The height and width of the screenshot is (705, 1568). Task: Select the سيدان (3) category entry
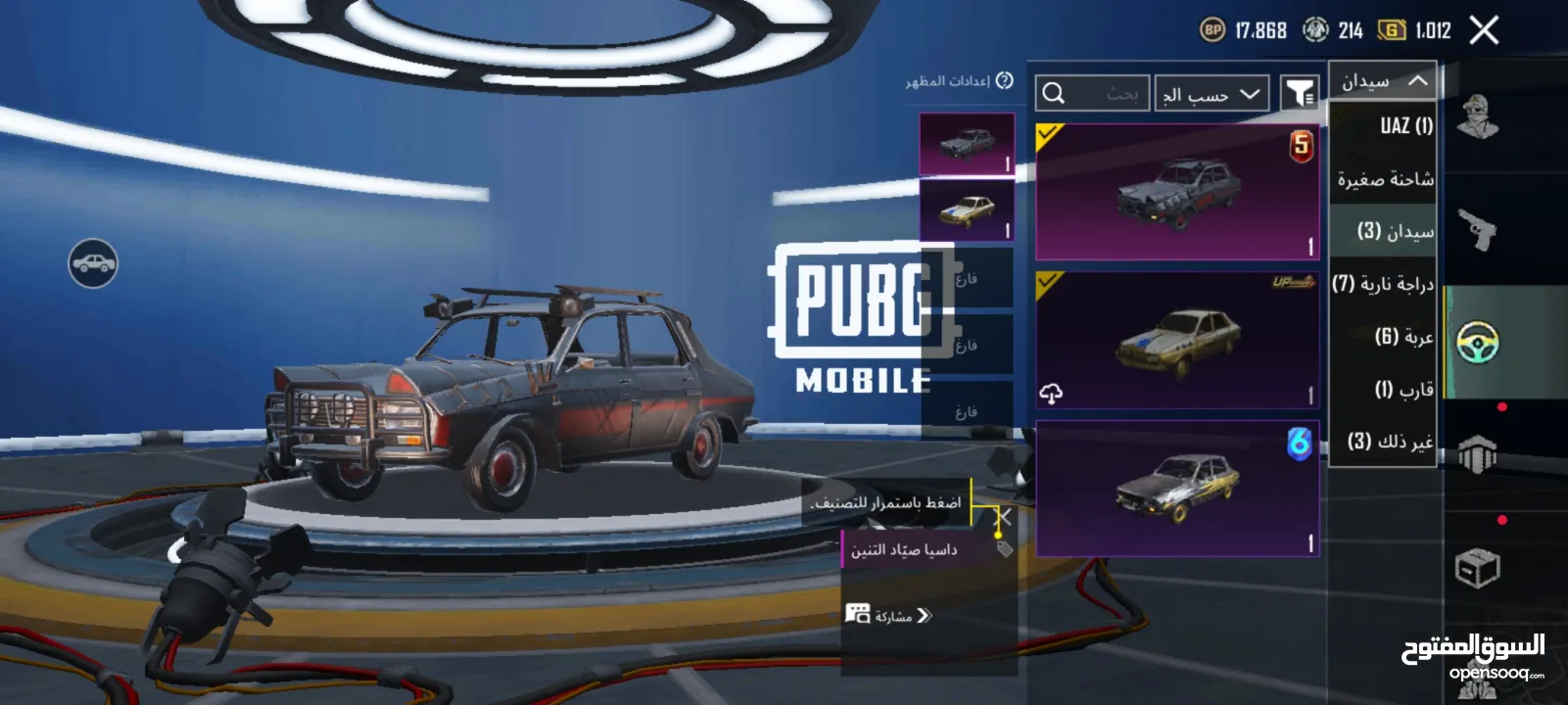[x=1395, y=231]
